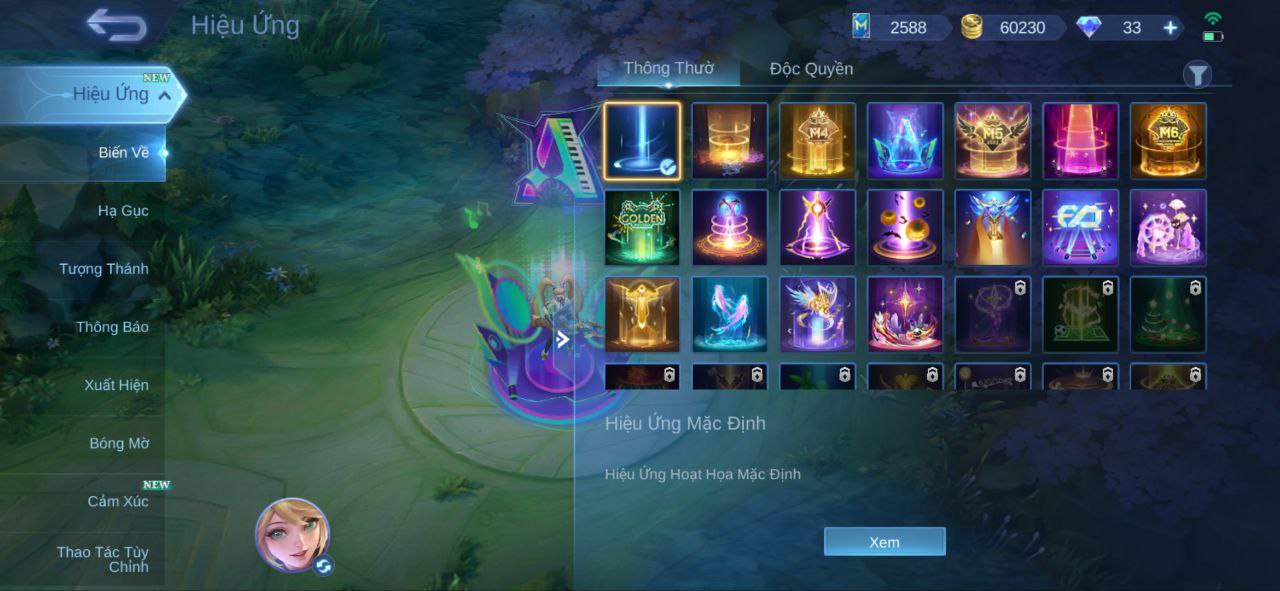The height and width of the screenshot is (591, 1280).
Task: Select the Xuất Hiện category
Action: 116,385
